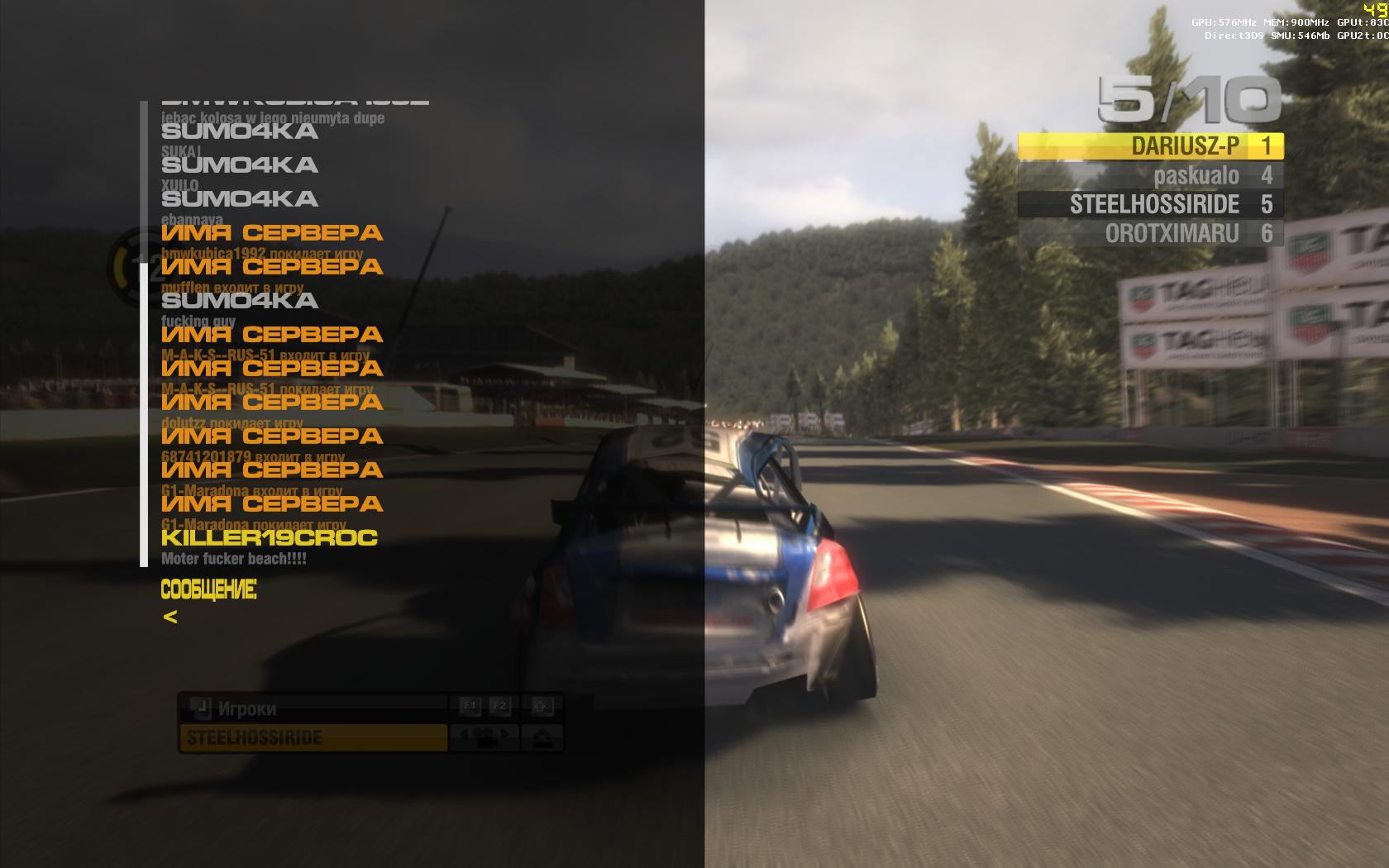Select paskualo in the standings list
The height and width of the screenshot is (868, 1389).
pos(1150,175)
